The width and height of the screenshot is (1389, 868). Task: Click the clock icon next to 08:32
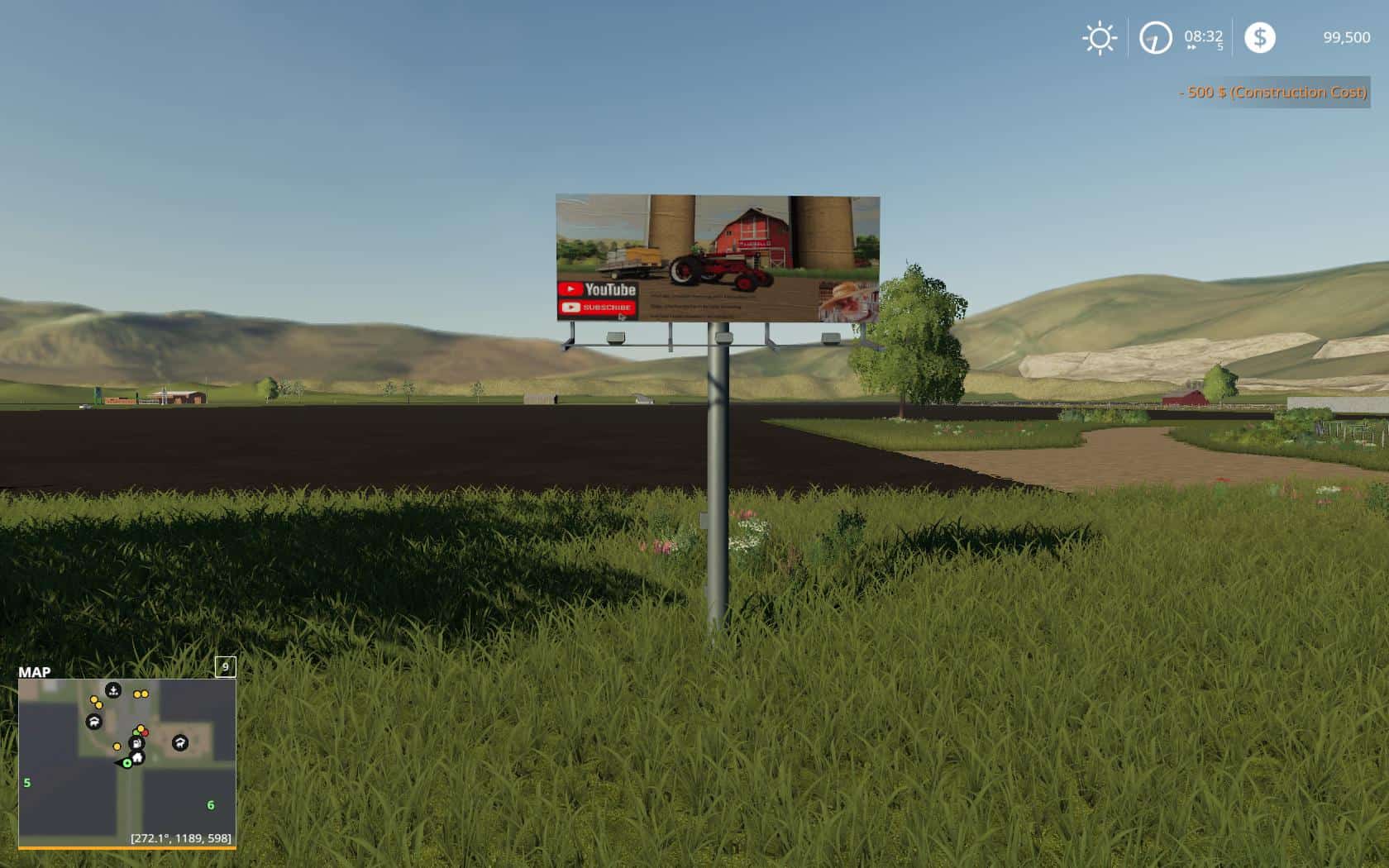pyautogui.click(x=1154, y=37)
